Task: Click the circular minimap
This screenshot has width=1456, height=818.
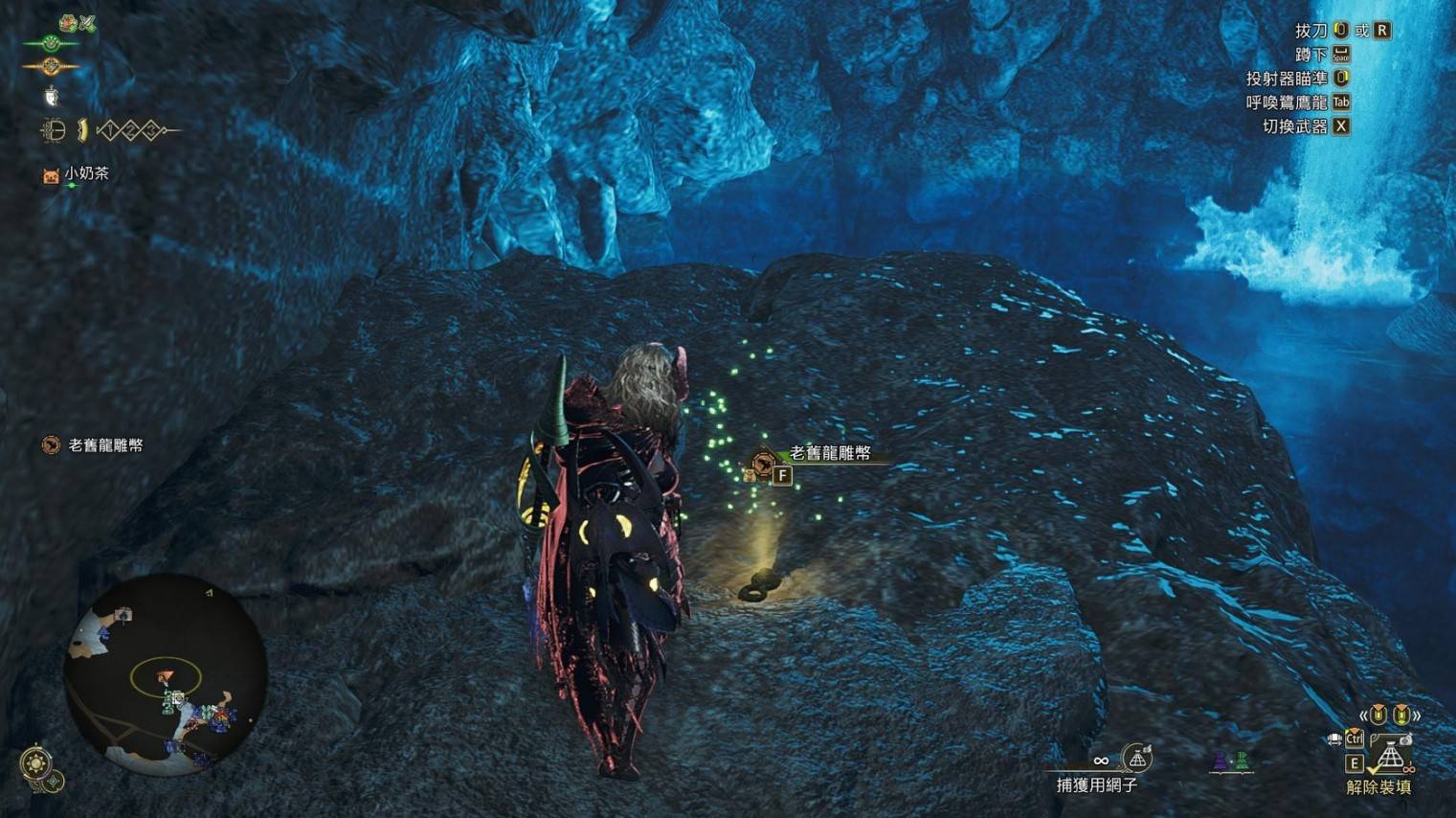Action: (x=165, y=673)
